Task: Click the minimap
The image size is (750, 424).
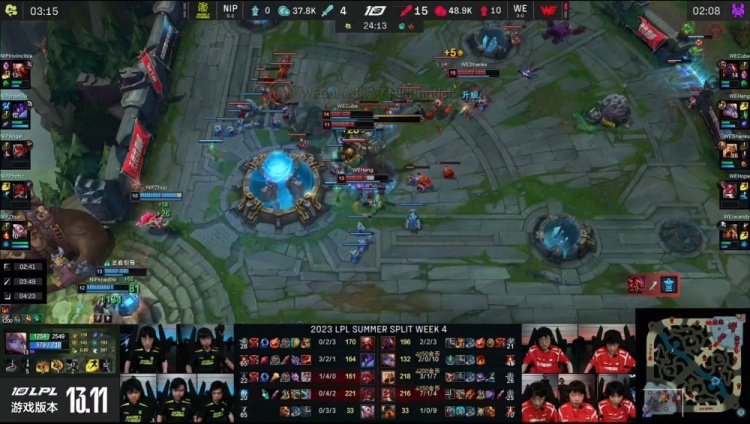Action: click(692, 366)
